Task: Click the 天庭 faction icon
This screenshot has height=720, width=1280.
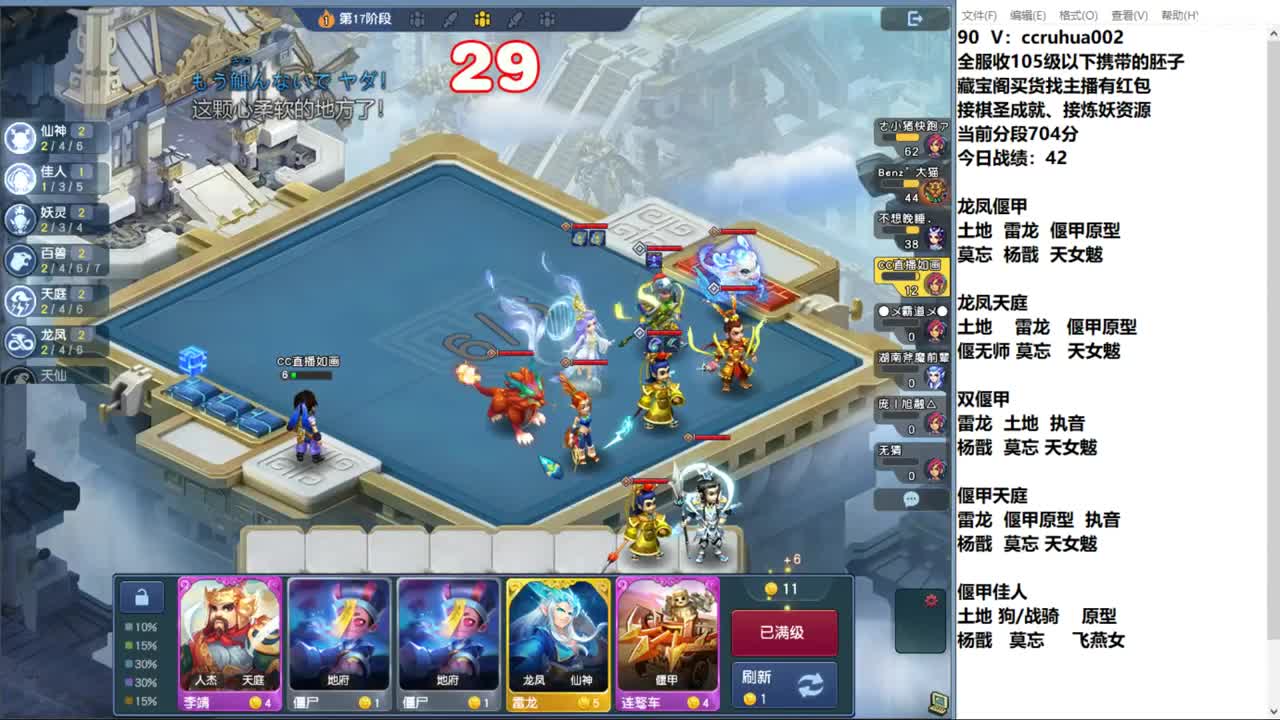Action: point(22,302)
